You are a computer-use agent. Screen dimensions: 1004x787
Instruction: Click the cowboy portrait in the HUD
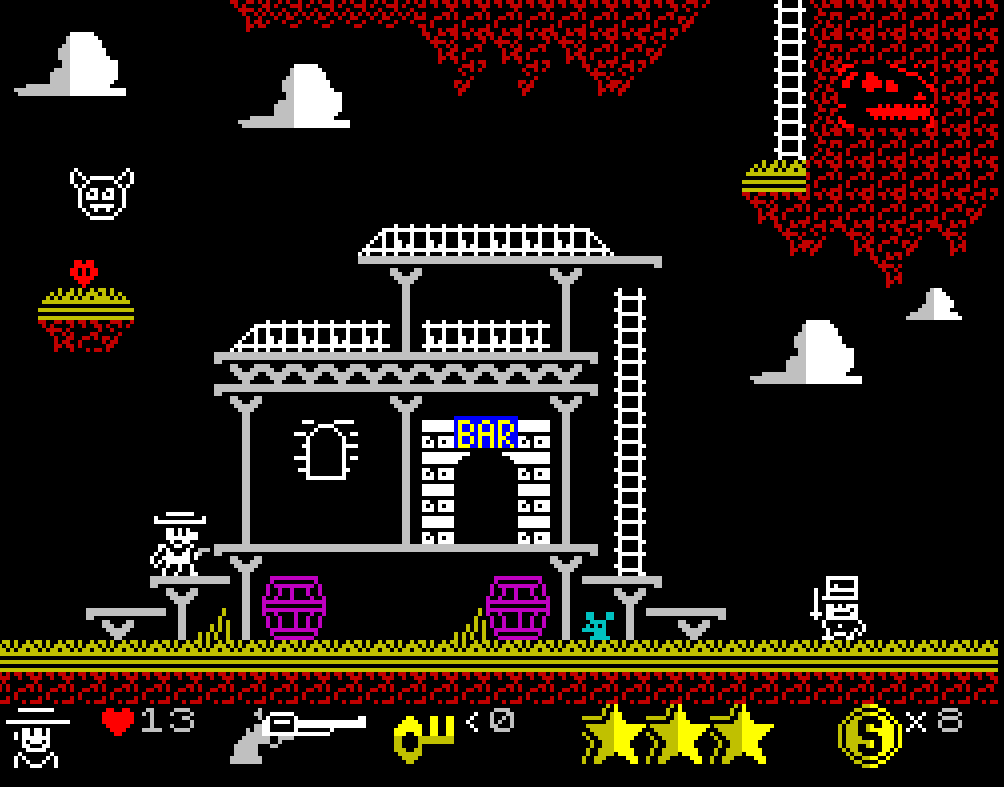[38, 737]
